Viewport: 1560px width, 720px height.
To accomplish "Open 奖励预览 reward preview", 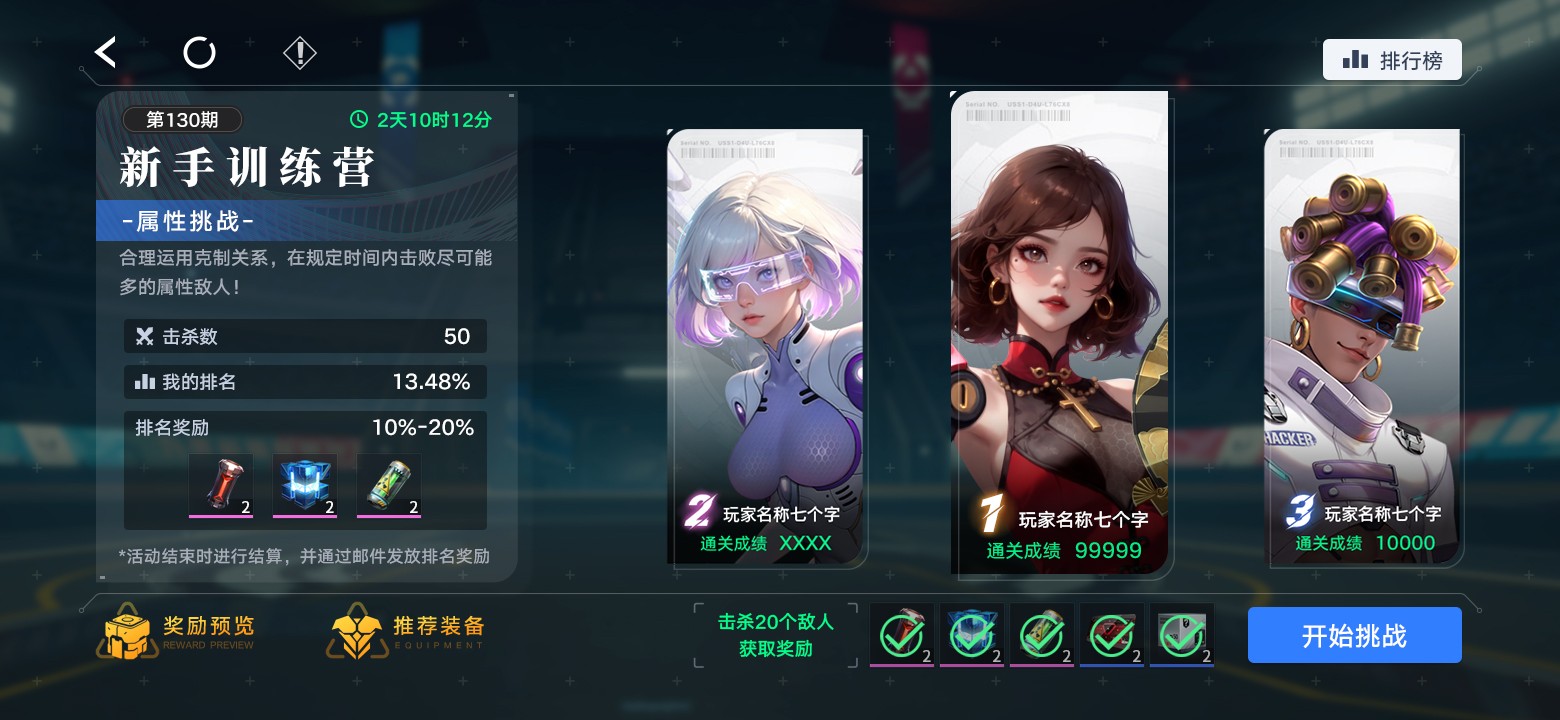I will (x=180, y=631).
